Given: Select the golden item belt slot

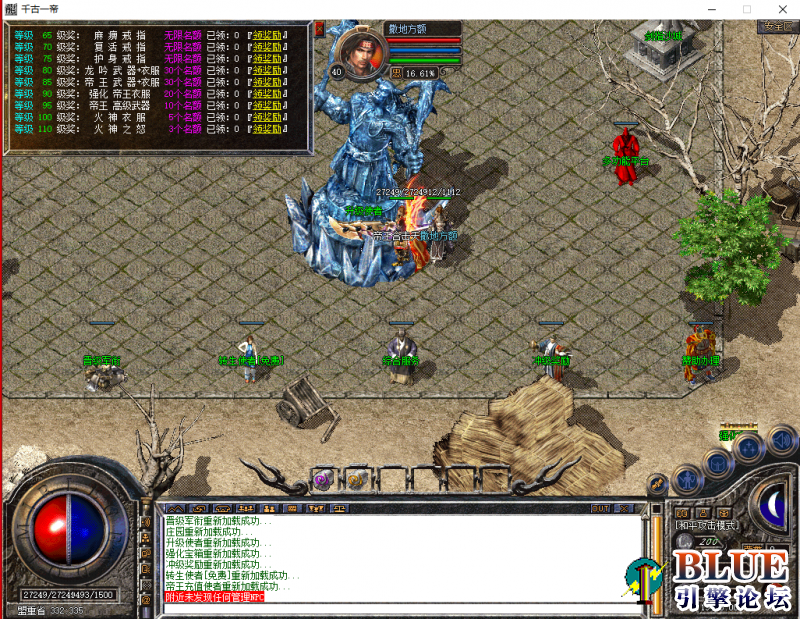Looking at the screenshot, I should point(355,480).
